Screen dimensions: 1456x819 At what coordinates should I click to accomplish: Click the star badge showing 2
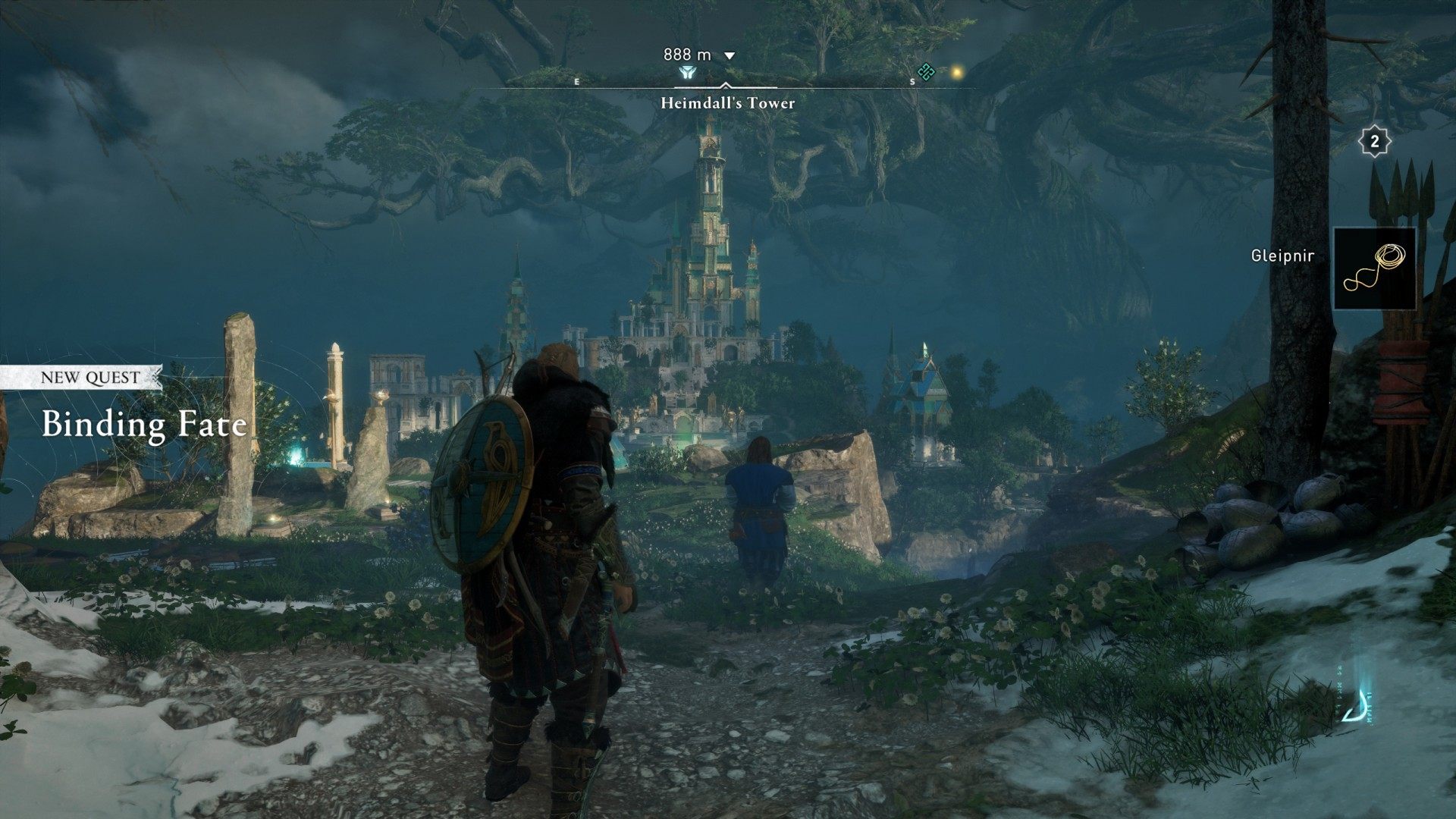1374,142
